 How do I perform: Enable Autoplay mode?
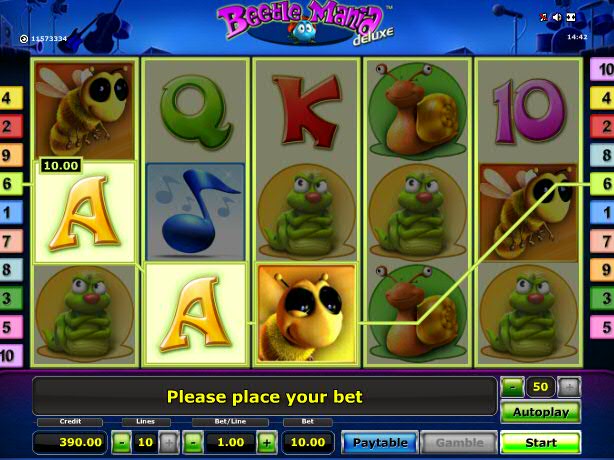point(540,412)
